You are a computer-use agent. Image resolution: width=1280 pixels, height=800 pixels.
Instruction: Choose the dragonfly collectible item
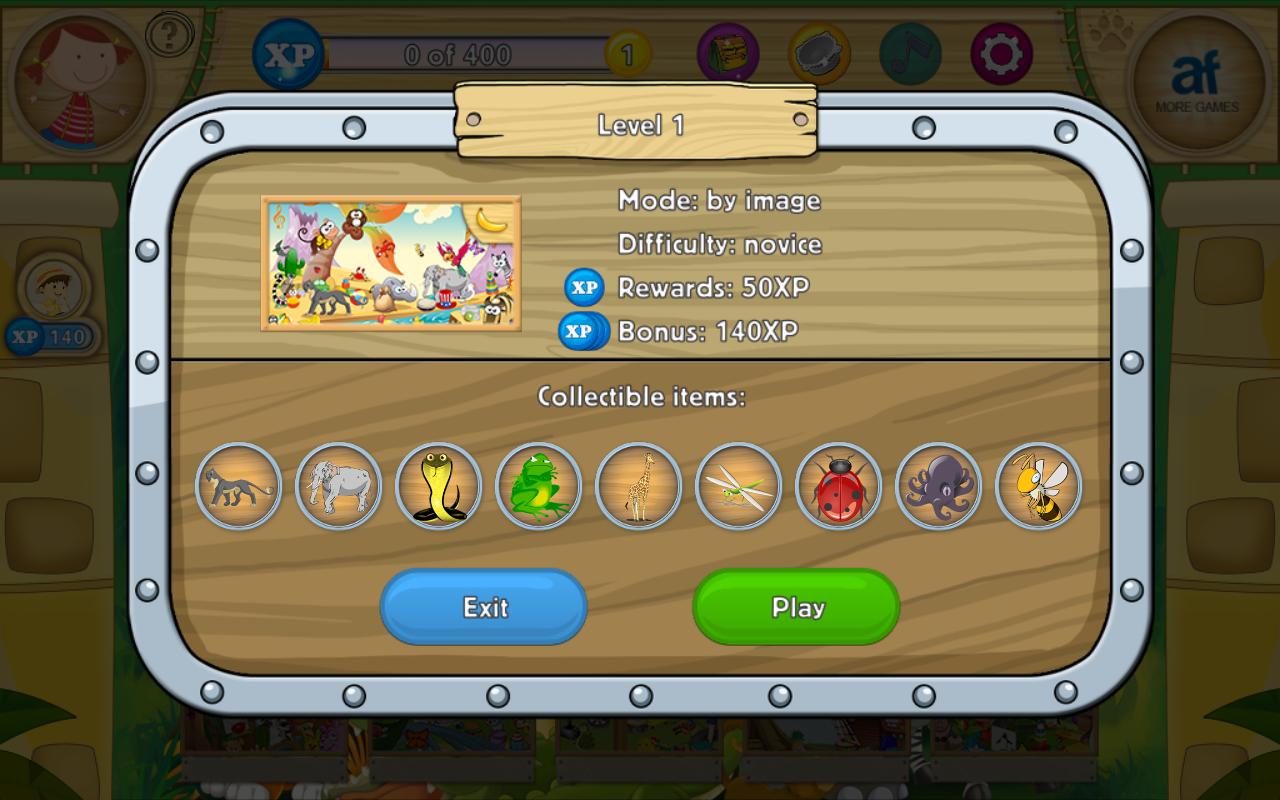click(x=738, y=486)
